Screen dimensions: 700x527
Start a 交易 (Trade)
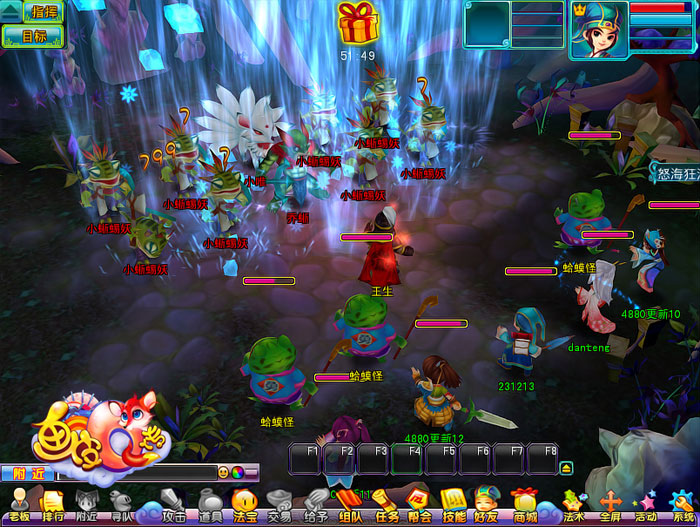[x=280, y=504]
